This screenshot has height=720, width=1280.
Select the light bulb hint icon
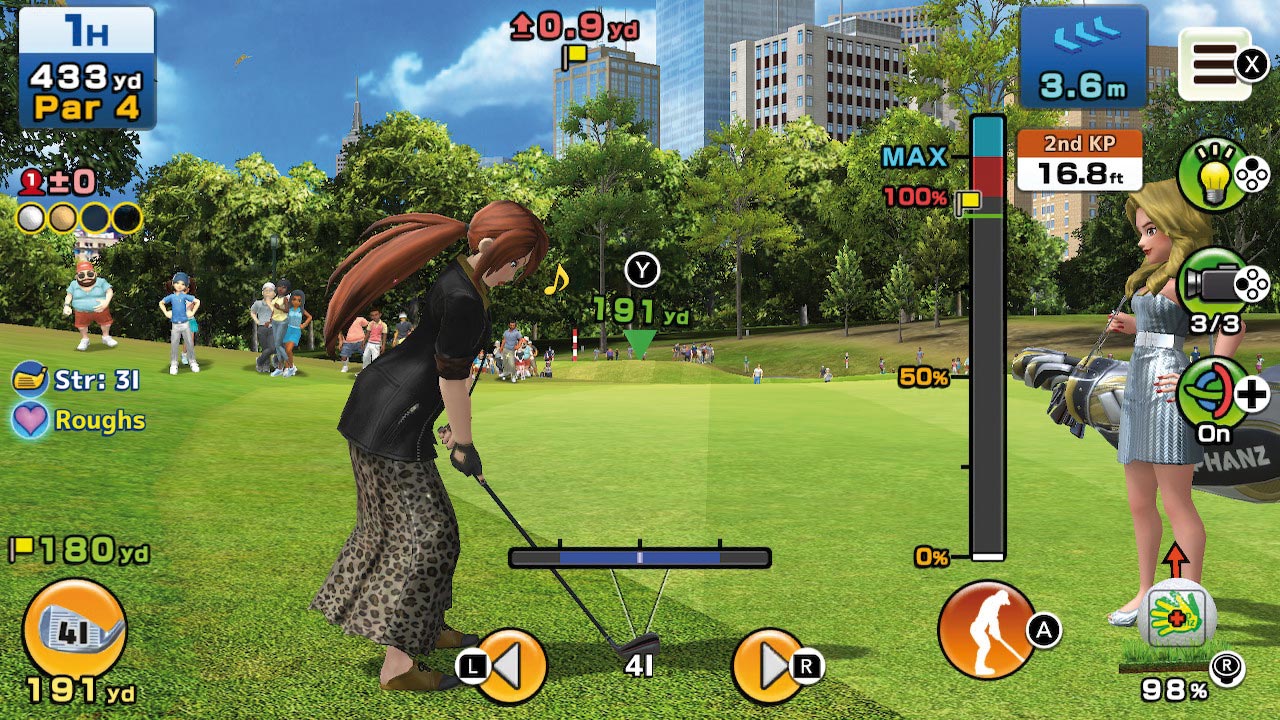(x=1212, y=174)
